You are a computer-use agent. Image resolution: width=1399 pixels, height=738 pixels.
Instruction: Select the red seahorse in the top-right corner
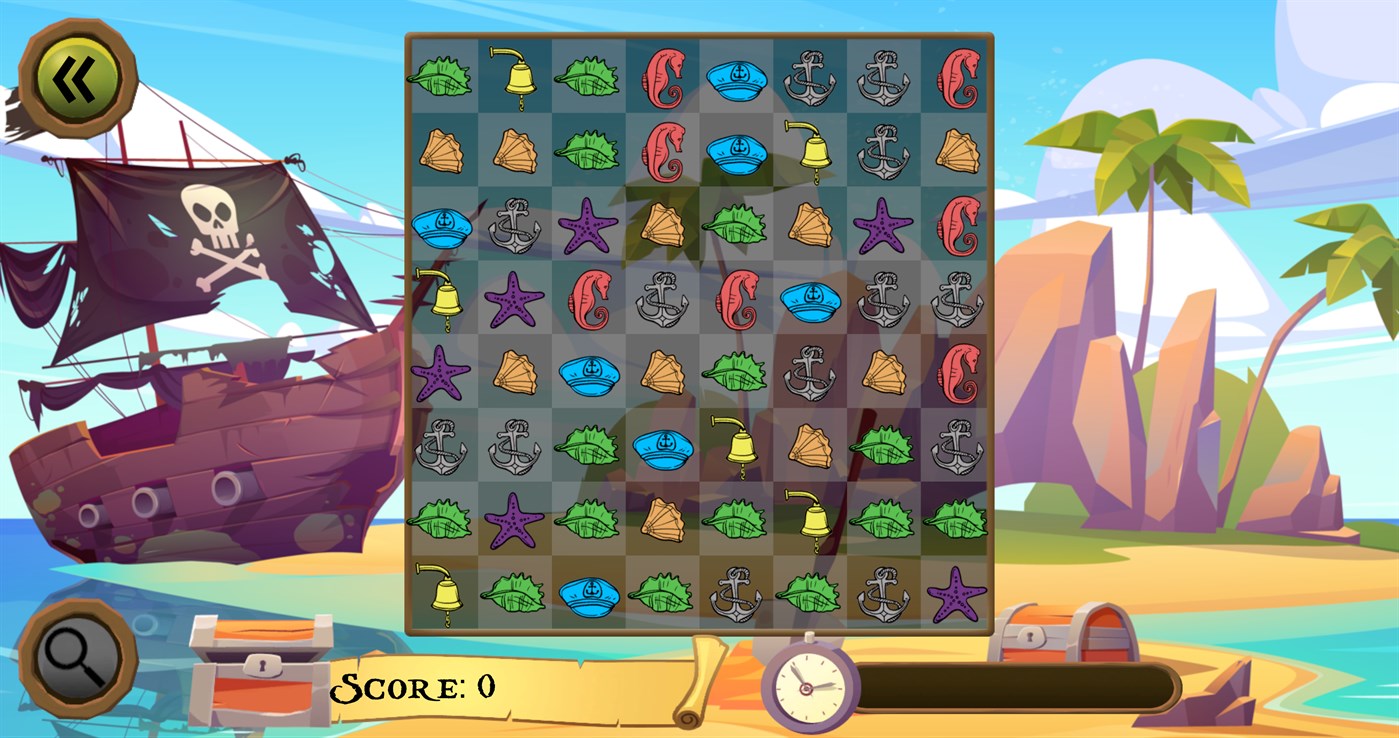tap(955, 75)
